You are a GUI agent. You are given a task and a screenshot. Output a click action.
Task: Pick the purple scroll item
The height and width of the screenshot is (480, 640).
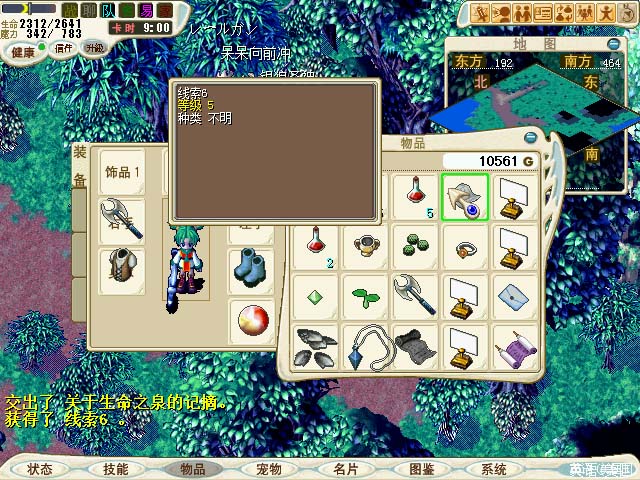point(513,346)
